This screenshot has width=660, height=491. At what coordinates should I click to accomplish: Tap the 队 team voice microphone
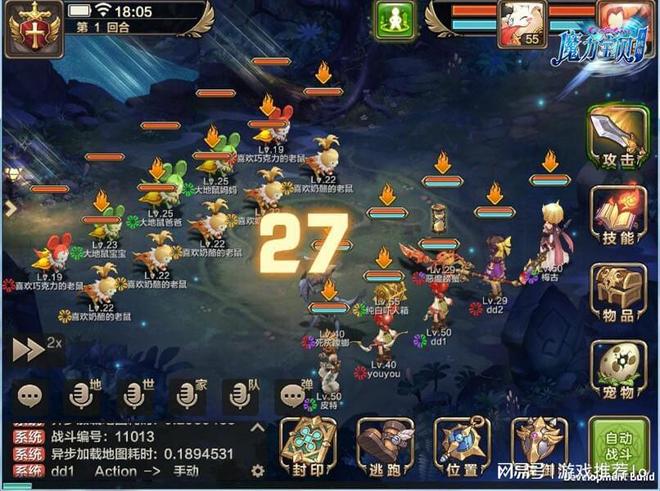click(x=239, y=394)
